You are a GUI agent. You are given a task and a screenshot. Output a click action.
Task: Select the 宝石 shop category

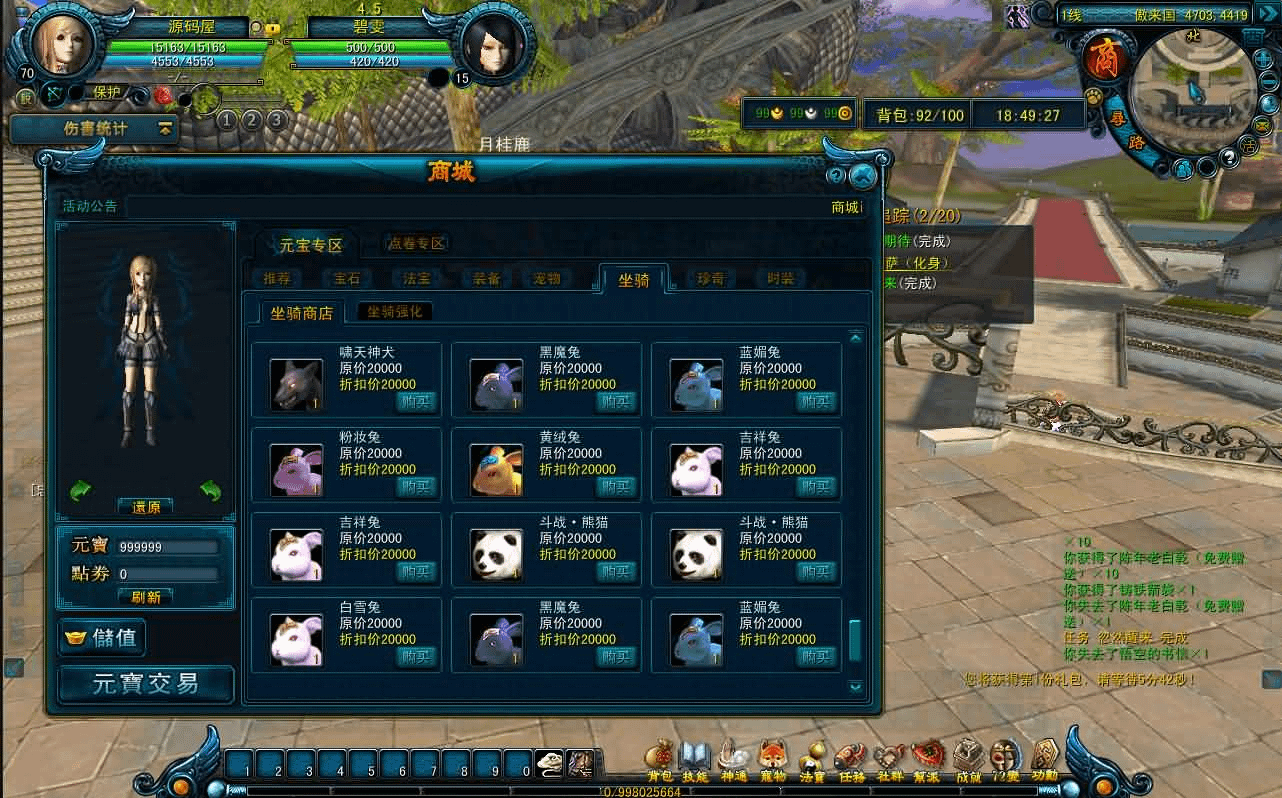347,279
